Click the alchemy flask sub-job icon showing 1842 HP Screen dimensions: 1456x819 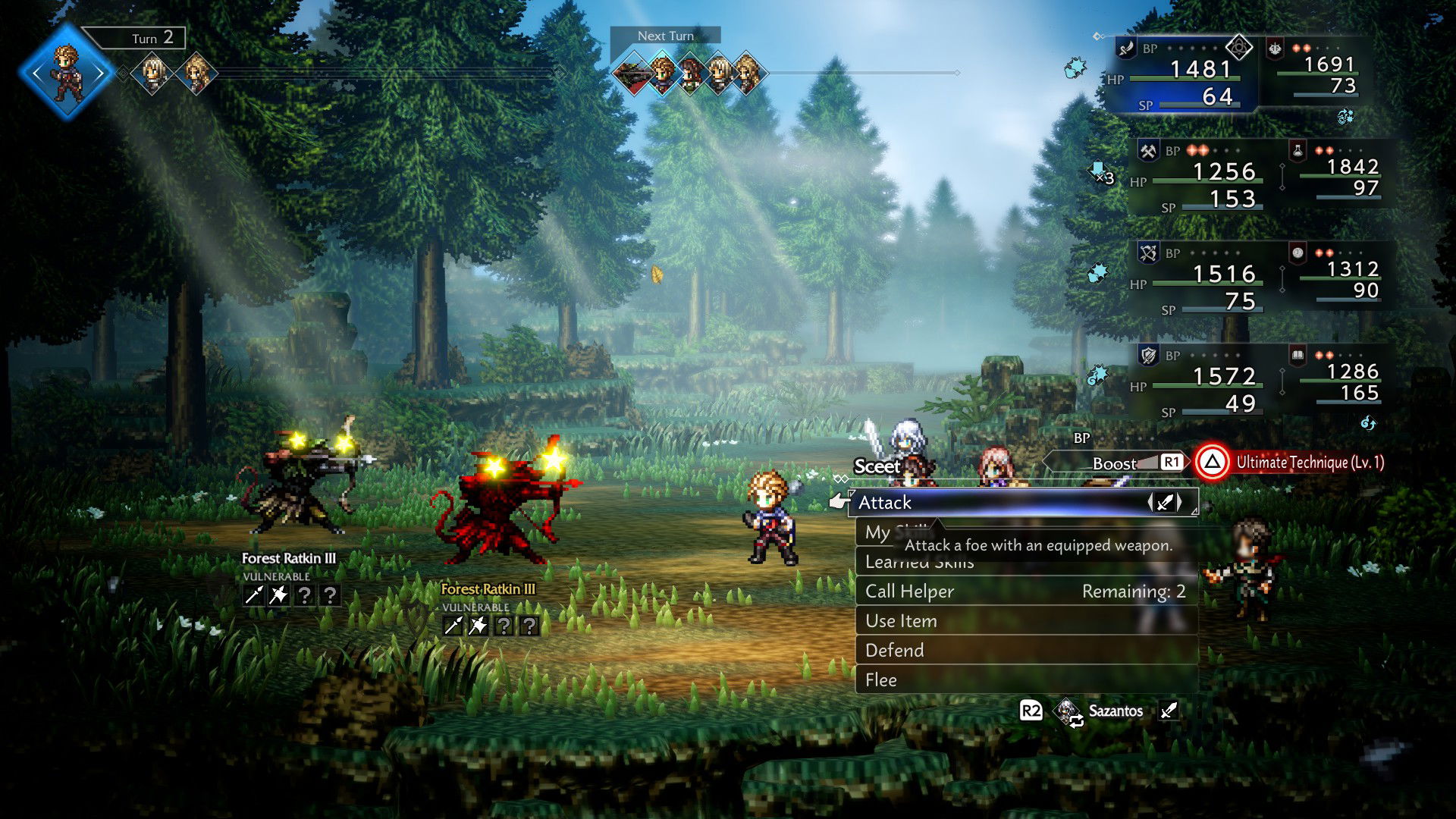point(1298,151)
